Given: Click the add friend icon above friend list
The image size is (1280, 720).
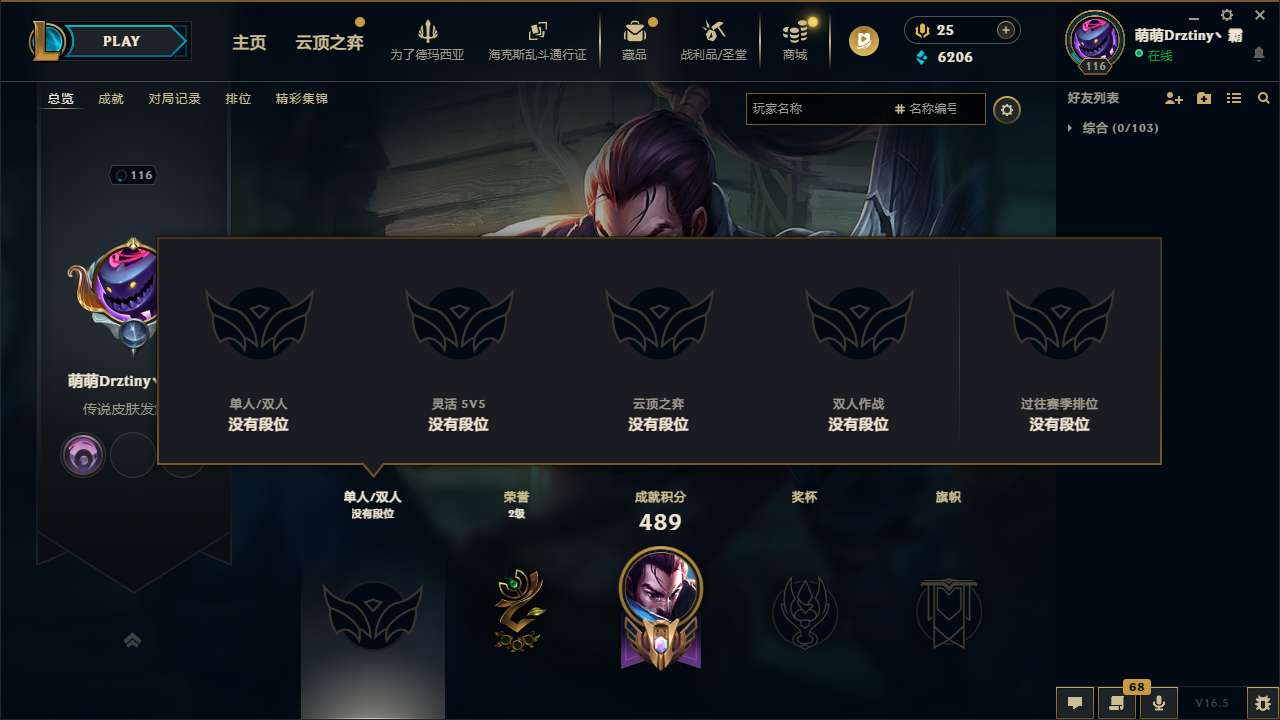Looking at the screenshot, I should (1172, 98).
